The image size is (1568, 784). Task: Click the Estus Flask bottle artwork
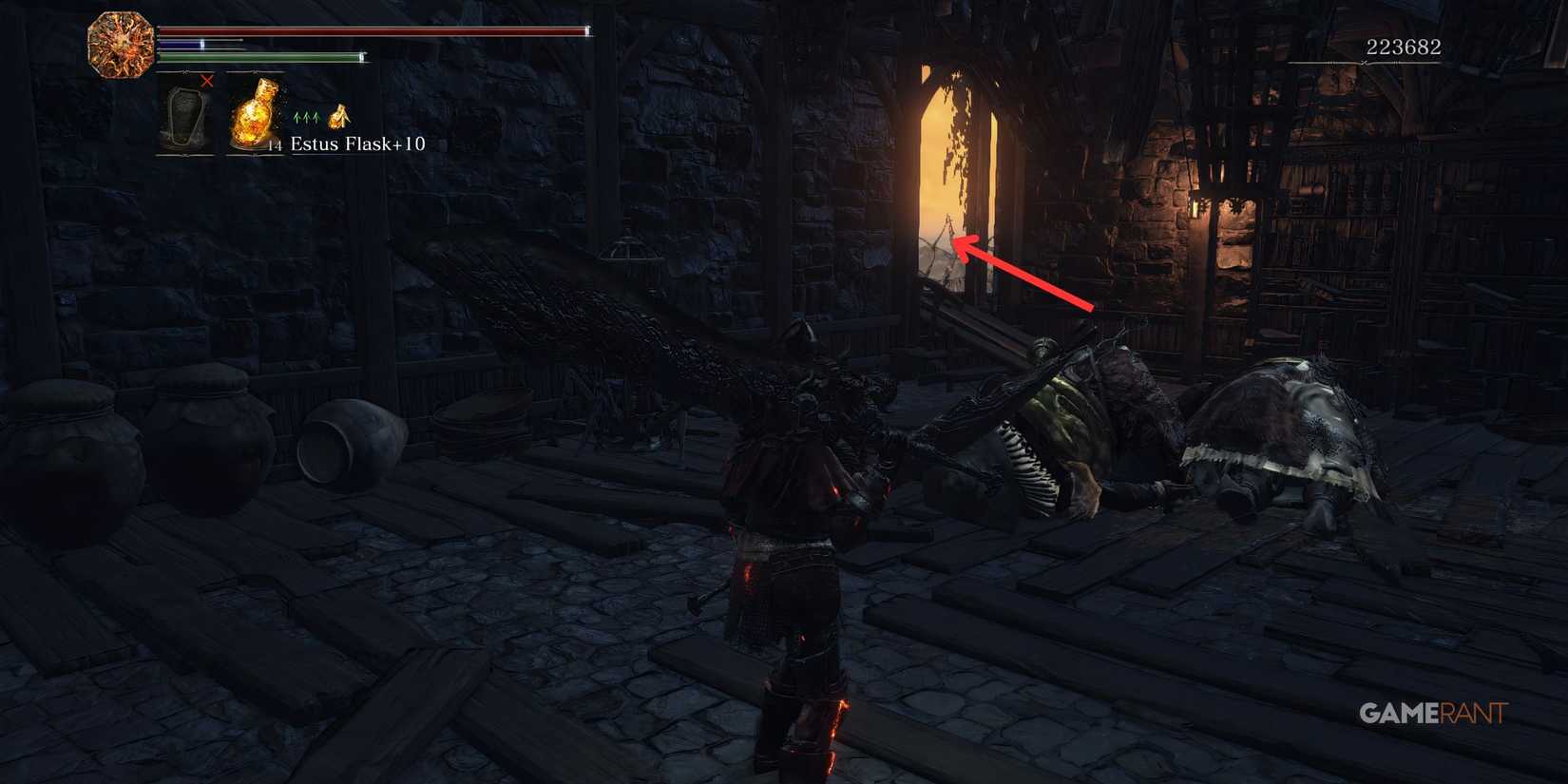(x=255, y=112)
